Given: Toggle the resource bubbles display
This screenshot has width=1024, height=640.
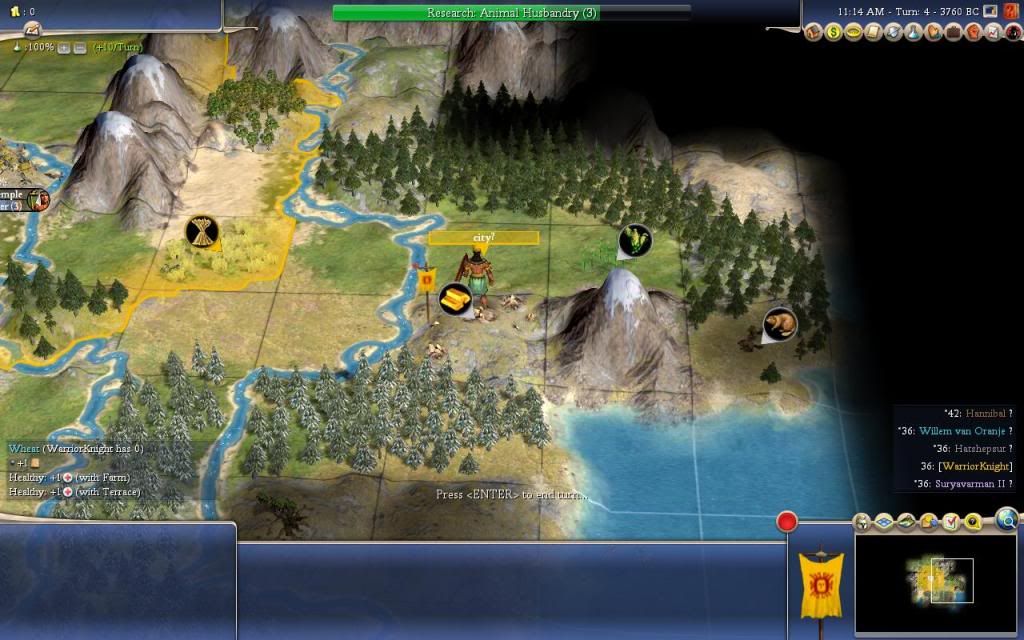Looking at the screenshot, I should 928,522.
